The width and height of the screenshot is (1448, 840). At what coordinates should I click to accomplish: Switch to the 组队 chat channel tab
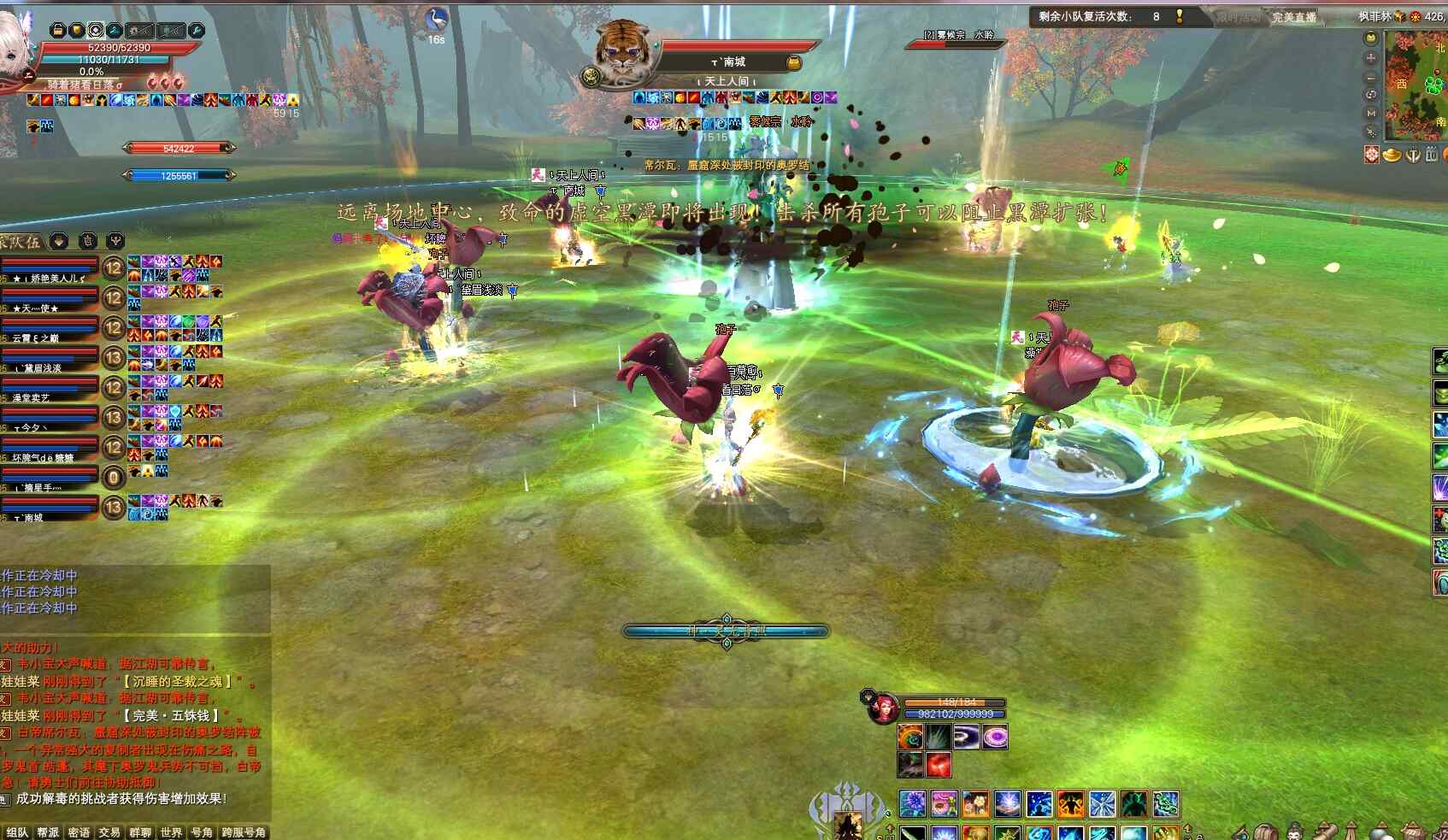point(17,832)
